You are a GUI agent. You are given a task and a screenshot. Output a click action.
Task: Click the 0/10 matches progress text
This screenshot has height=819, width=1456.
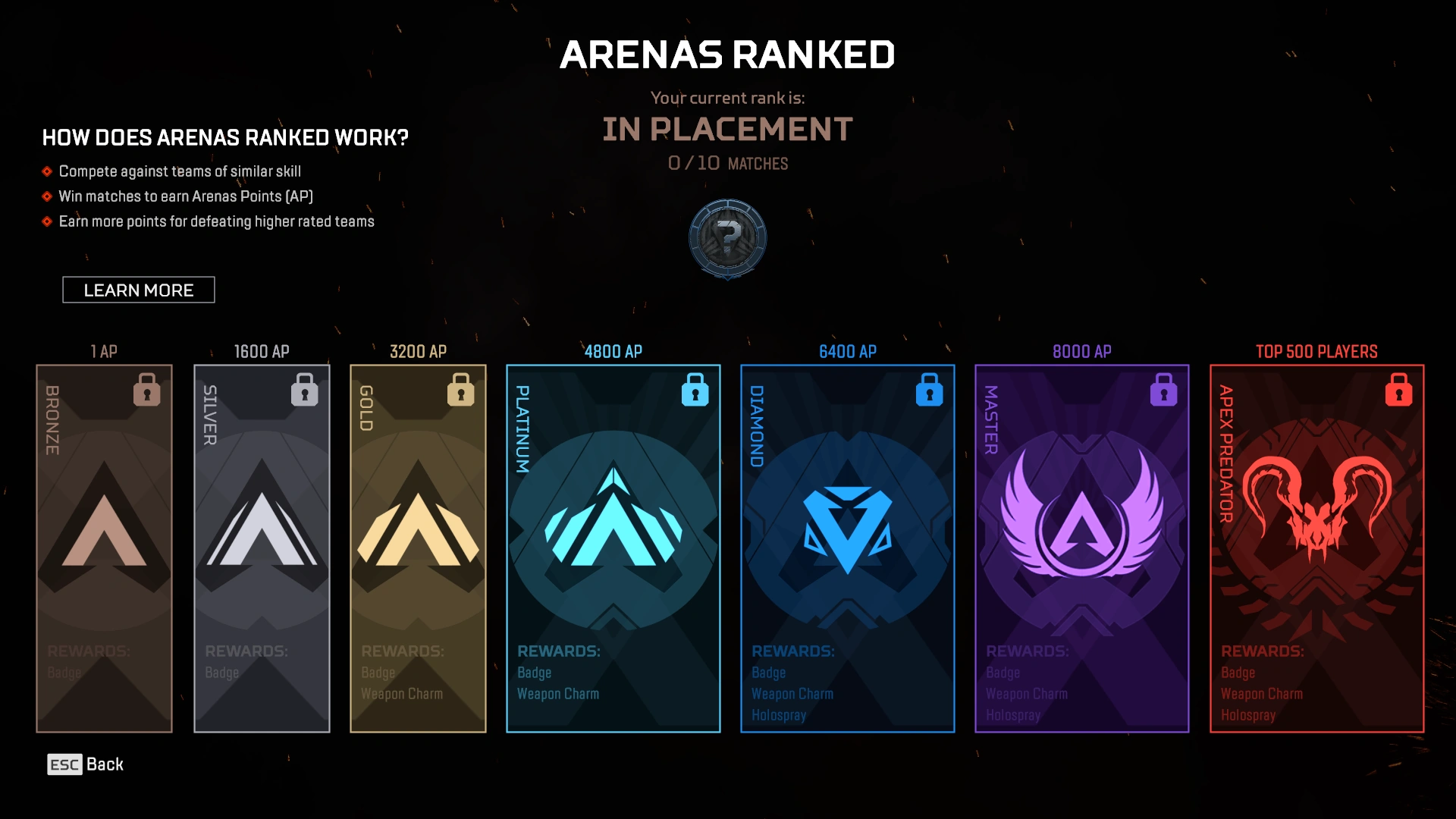pos(727,162)
